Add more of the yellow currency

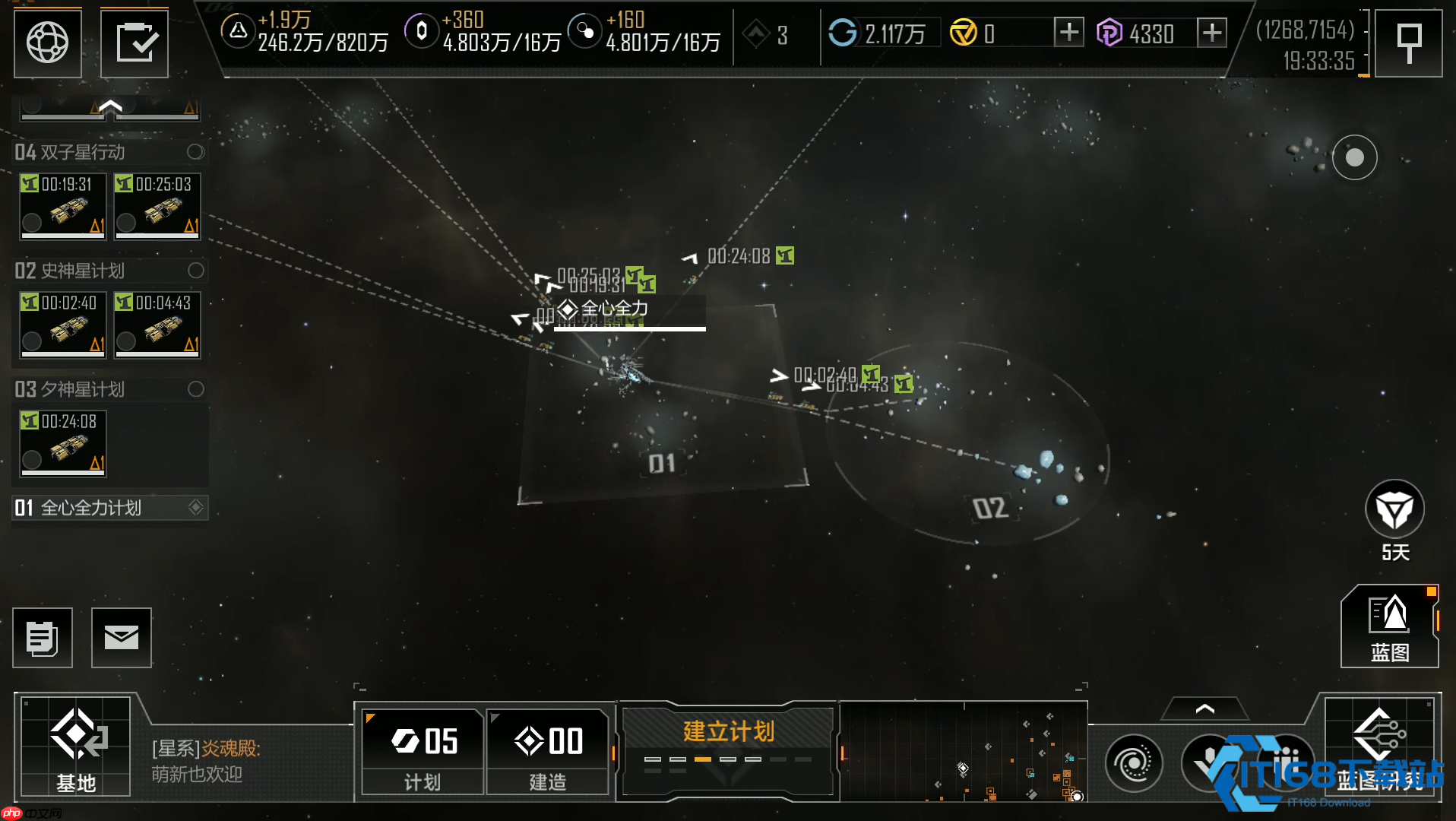click(x=1068, y=33)
